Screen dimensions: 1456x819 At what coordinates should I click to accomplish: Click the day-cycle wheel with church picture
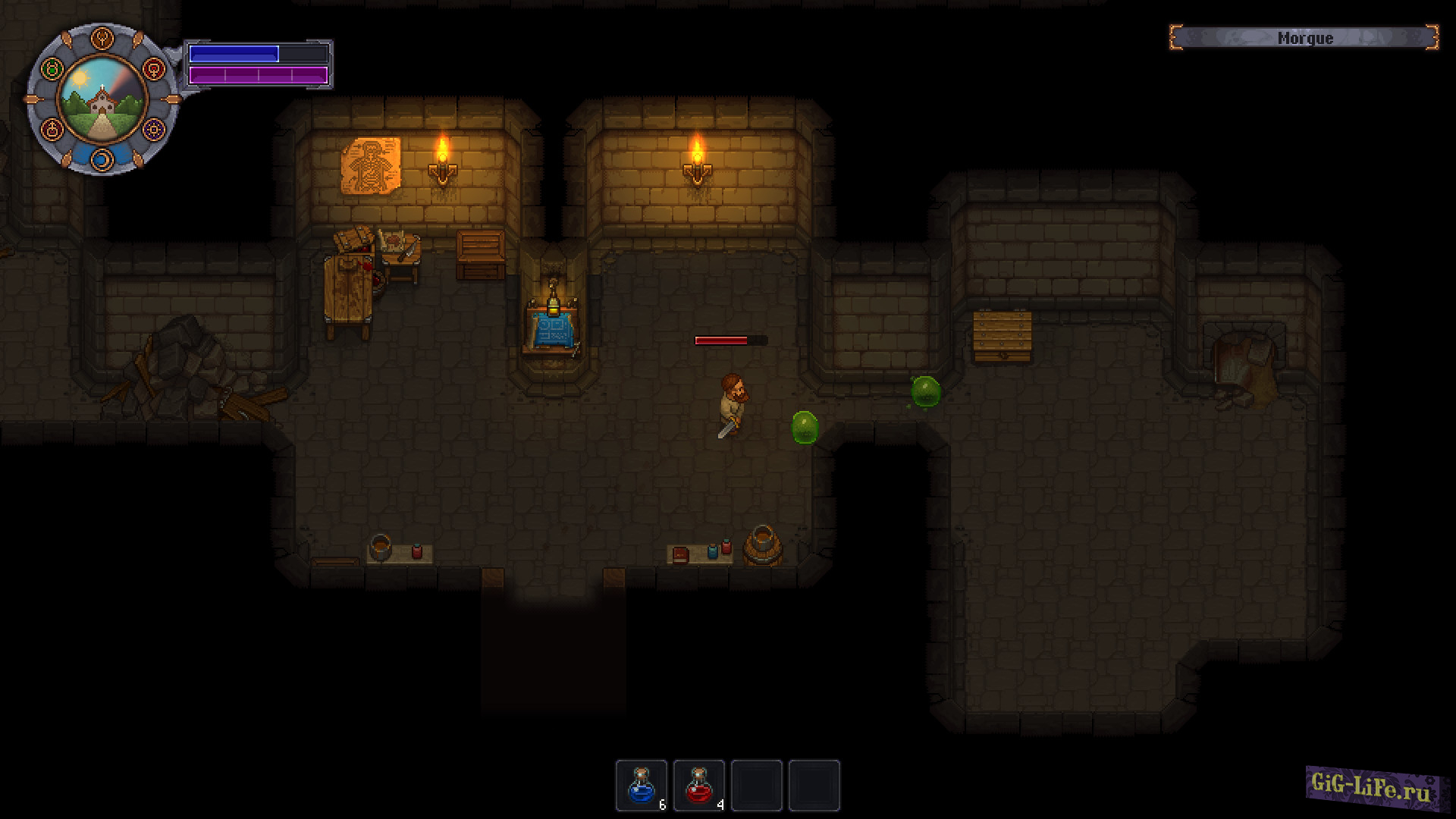(102, 99)
